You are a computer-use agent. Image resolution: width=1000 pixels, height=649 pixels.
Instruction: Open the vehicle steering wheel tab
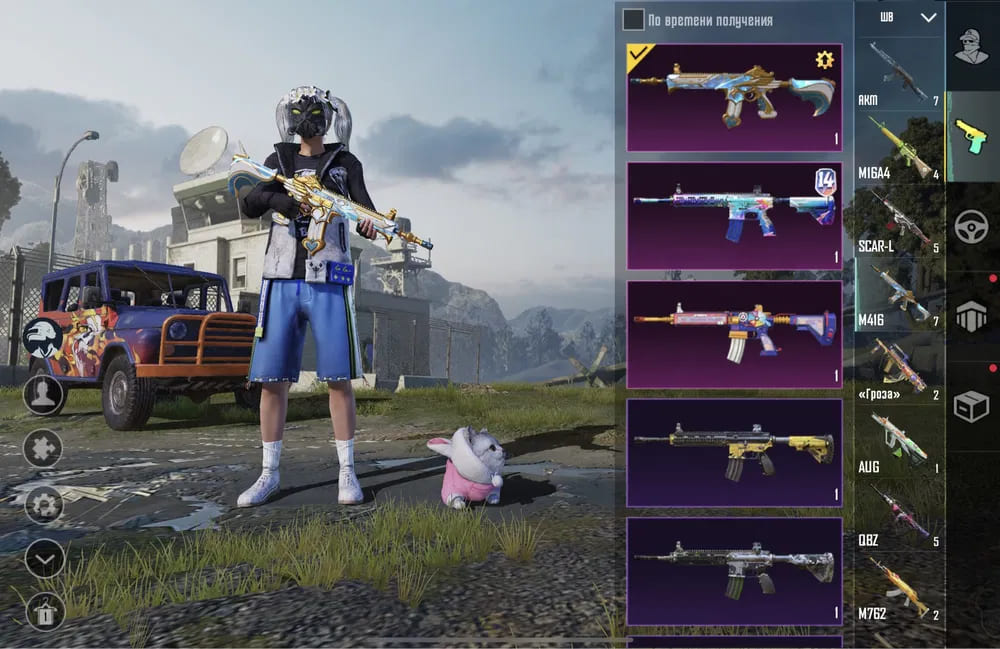coord(971,226)
